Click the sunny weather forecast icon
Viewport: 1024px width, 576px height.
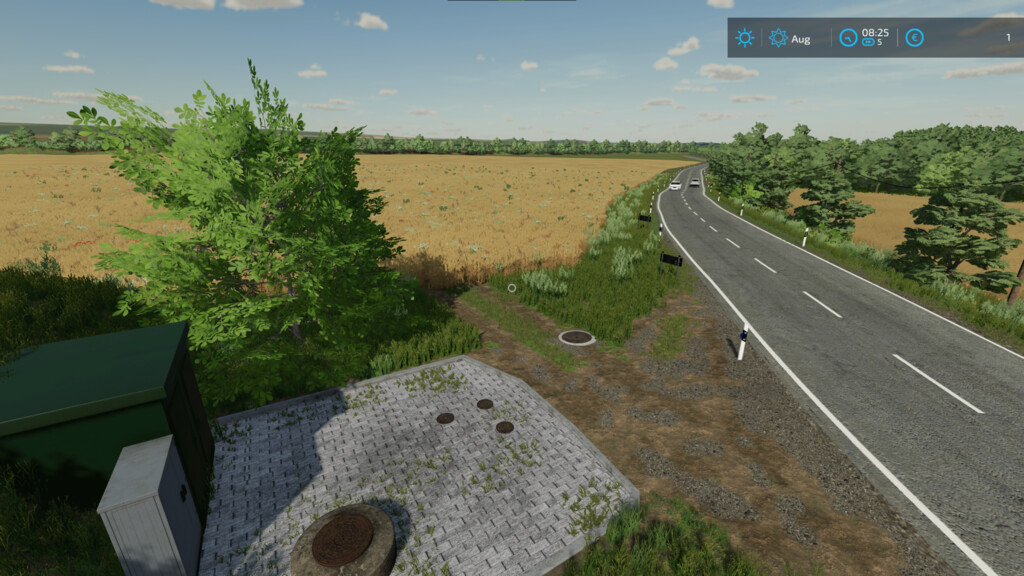click(x=745, y=38)
